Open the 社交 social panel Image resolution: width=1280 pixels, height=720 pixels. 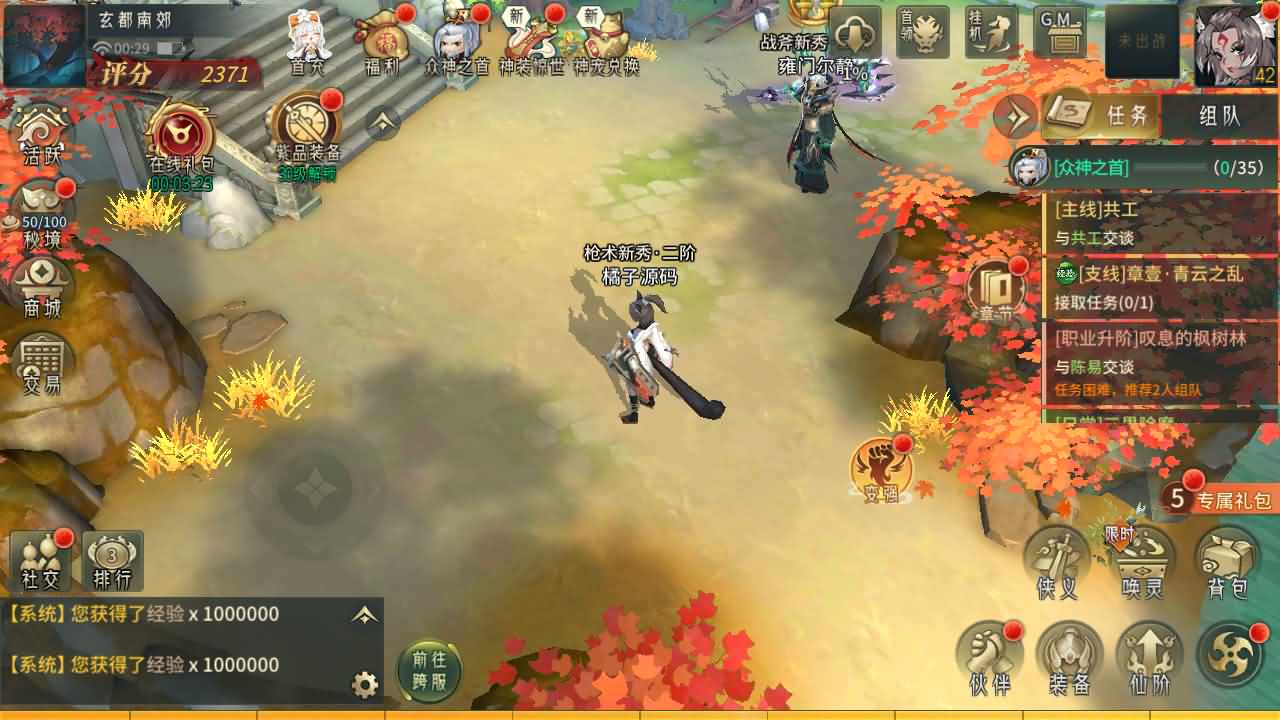pos(40,560)
